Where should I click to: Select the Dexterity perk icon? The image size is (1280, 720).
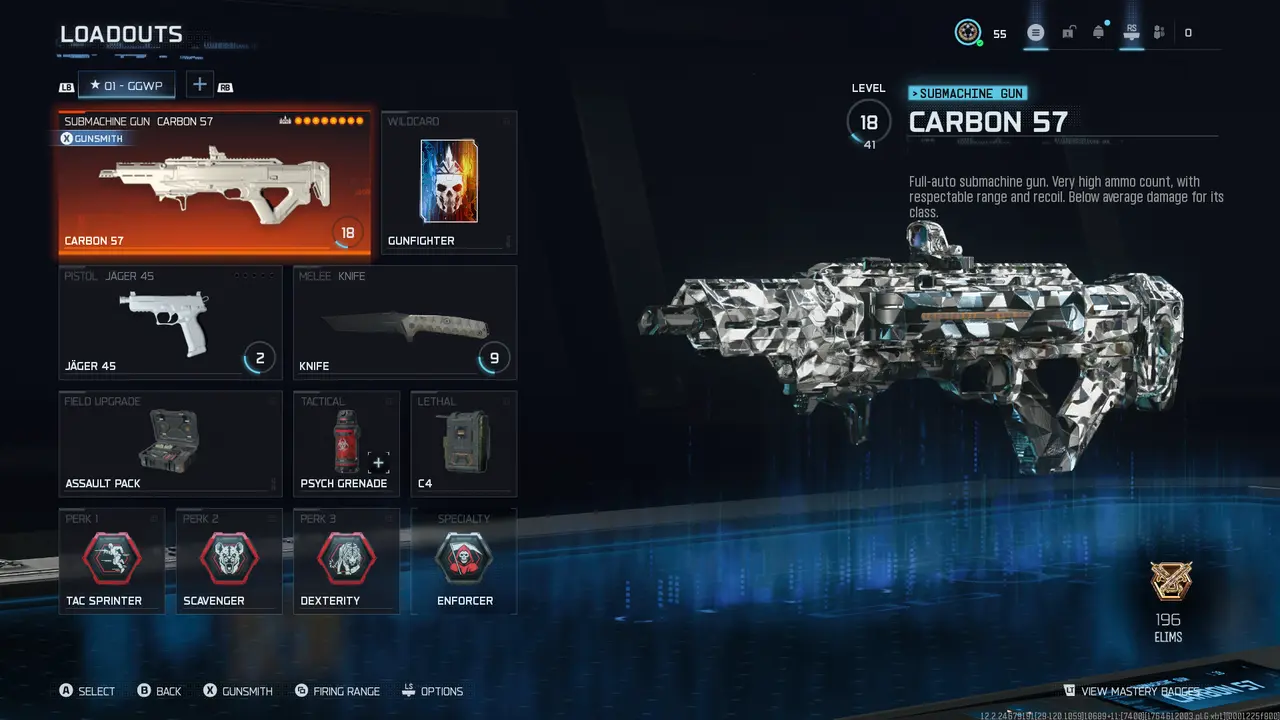[346, 560]
